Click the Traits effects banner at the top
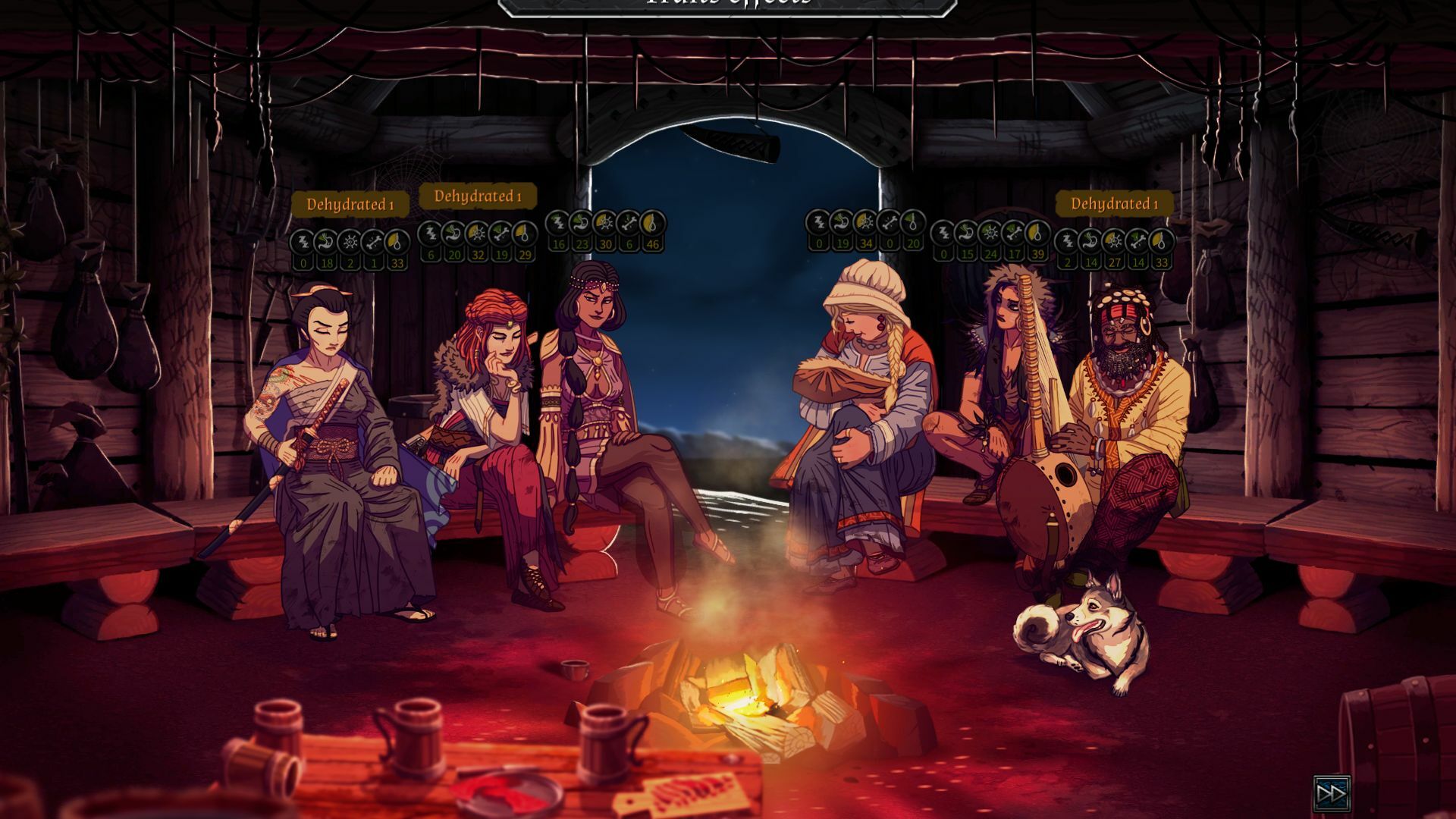 [x=726, y=6]
